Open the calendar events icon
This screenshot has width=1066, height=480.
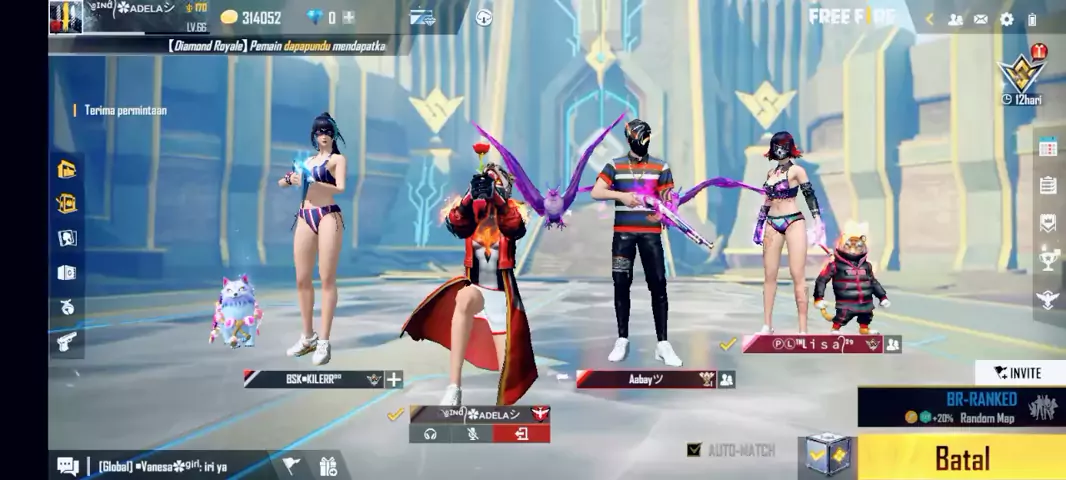1048,148
